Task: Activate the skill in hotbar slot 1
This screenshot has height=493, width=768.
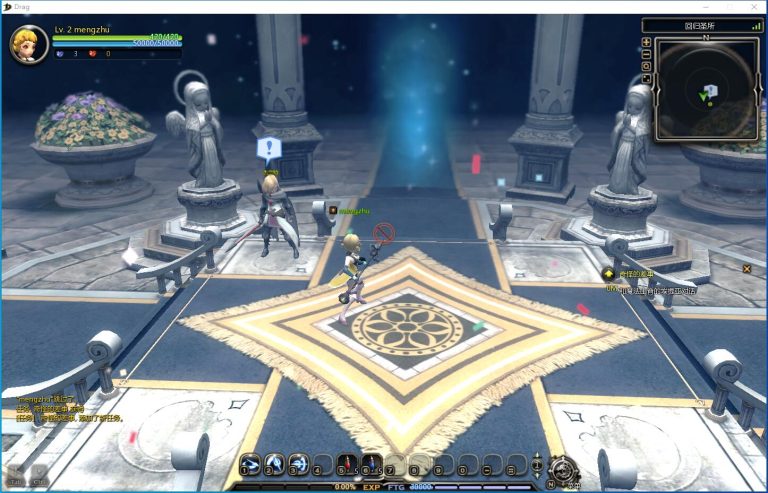Action: click(x=250, y=464)
